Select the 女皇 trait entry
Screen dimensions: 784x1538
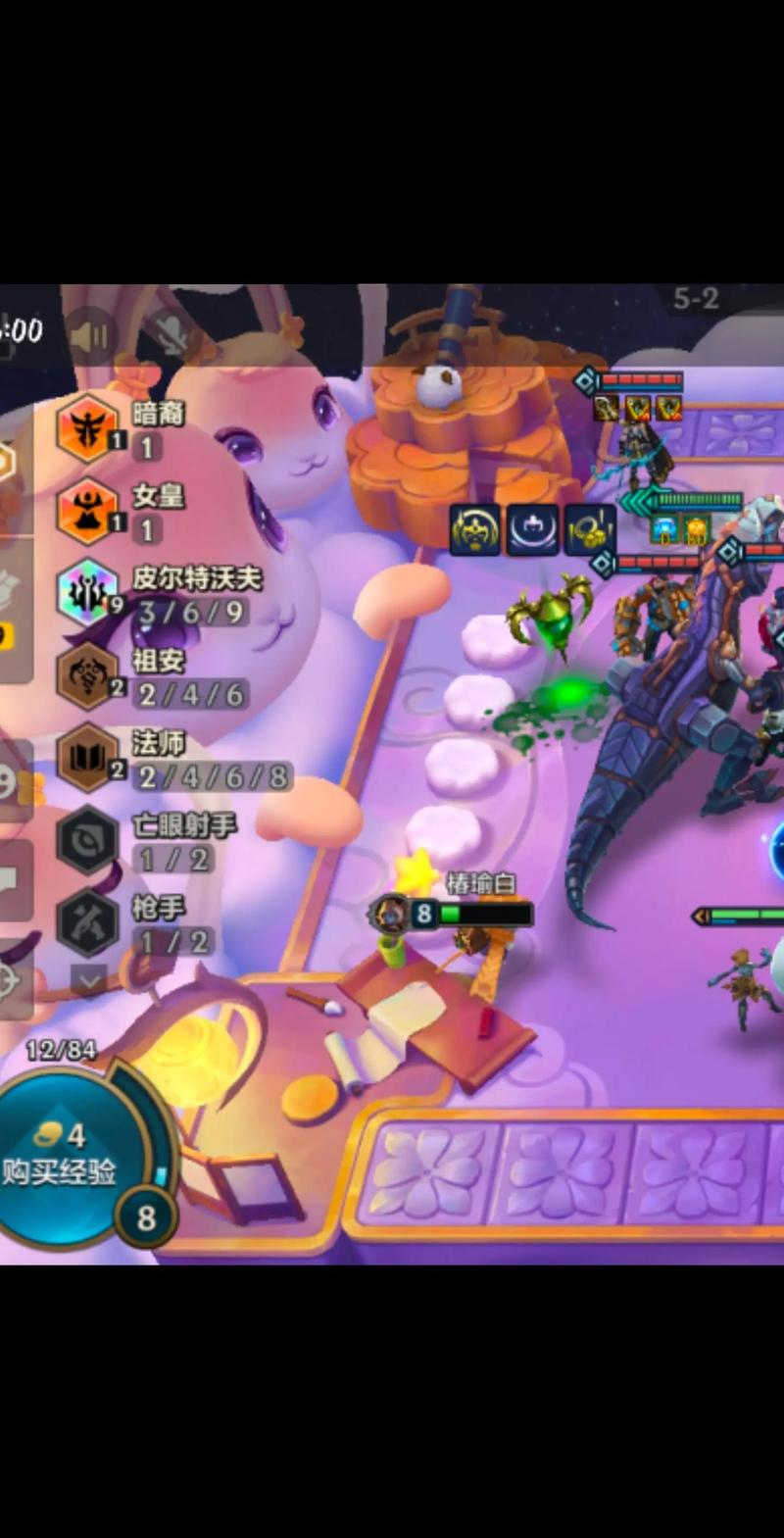(x=88, y=511)
